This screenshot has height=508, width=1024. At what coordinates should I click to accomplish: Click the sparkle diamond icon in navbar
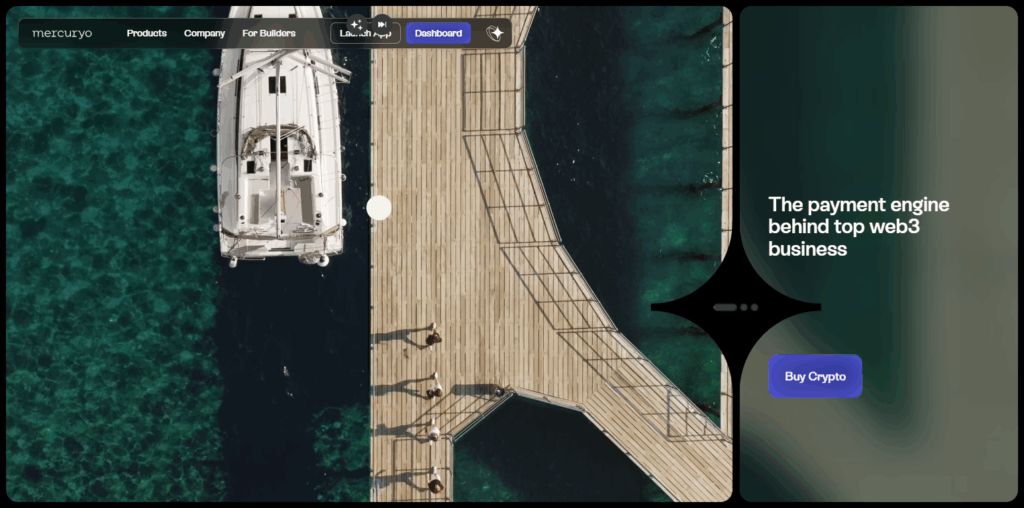point(494,33)
